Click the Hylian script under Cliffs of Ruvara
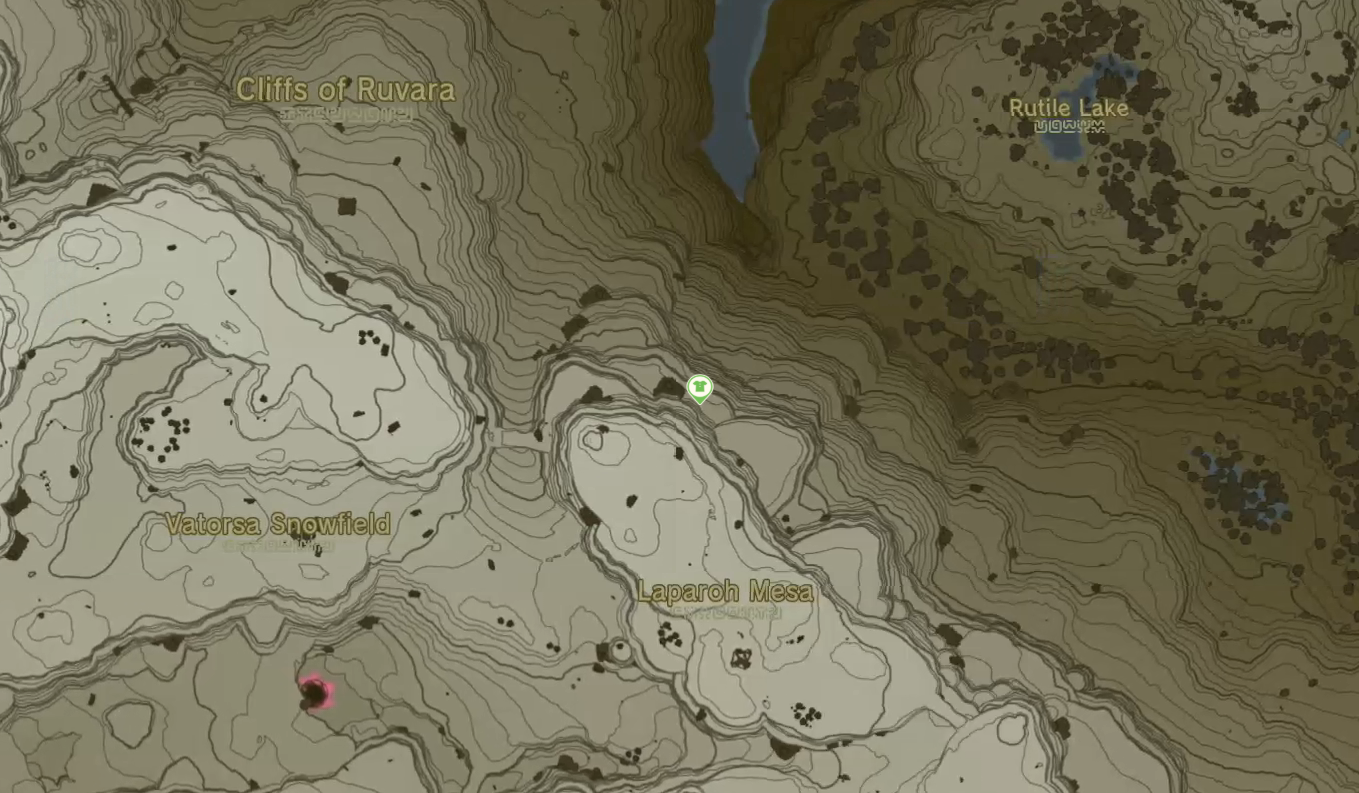The width and height of the screenshot is (1359, 793). (x=345, y=113)
